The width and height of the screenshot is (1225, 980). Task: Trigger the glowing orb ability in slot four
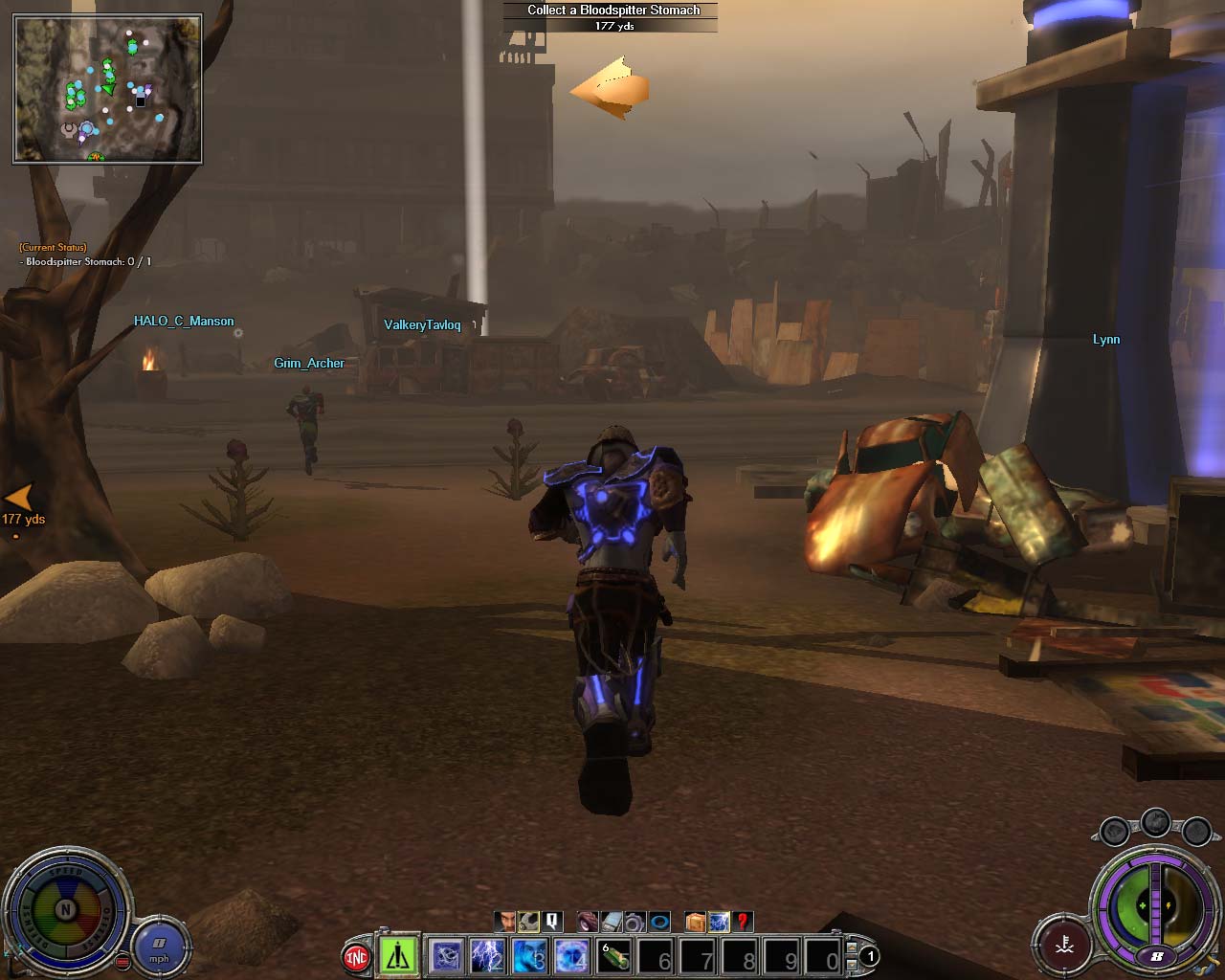[x=572, y=955]
